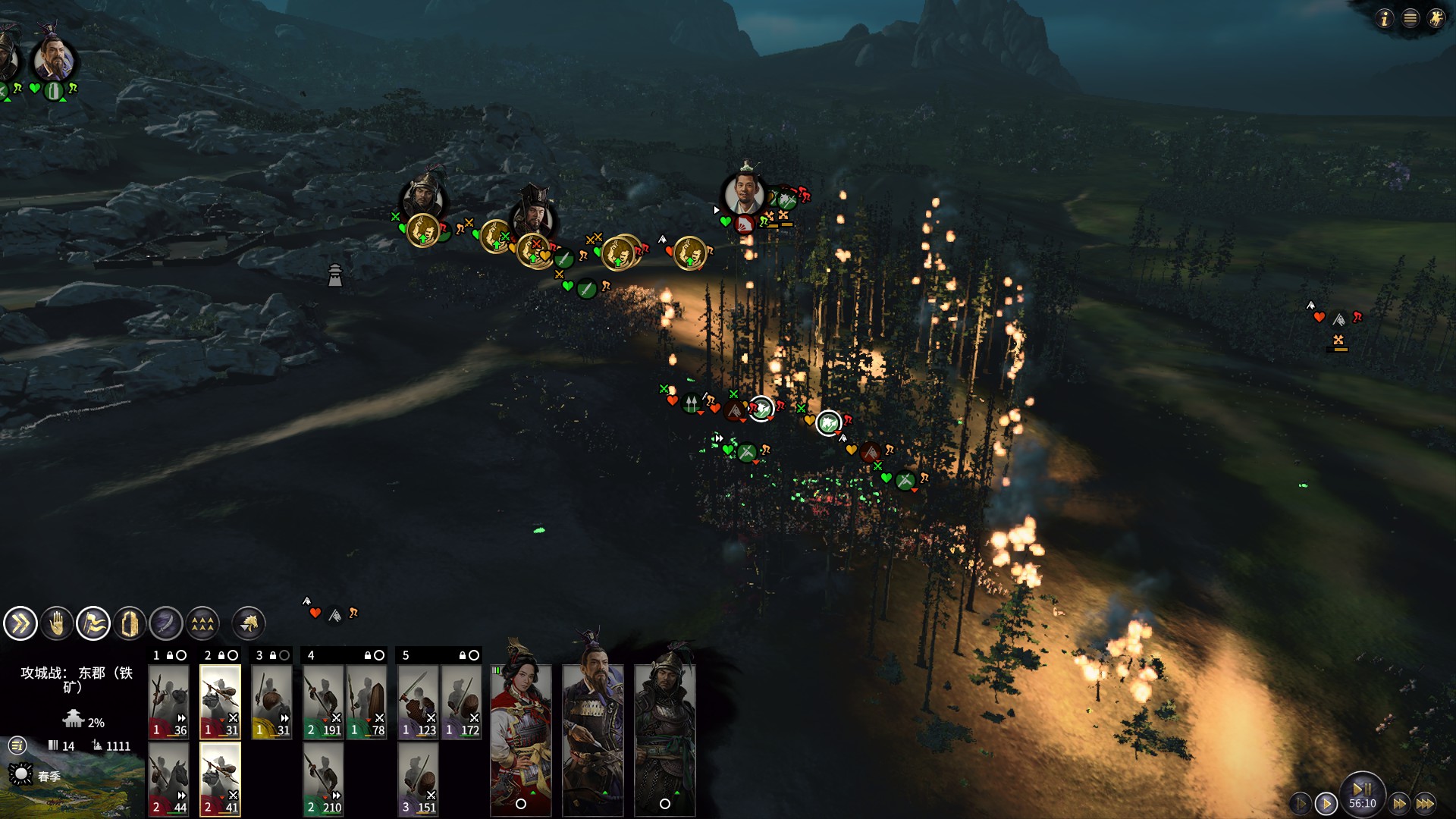
Task: Set battle speed to triple fast-forward
Action: click(1426, 803)
